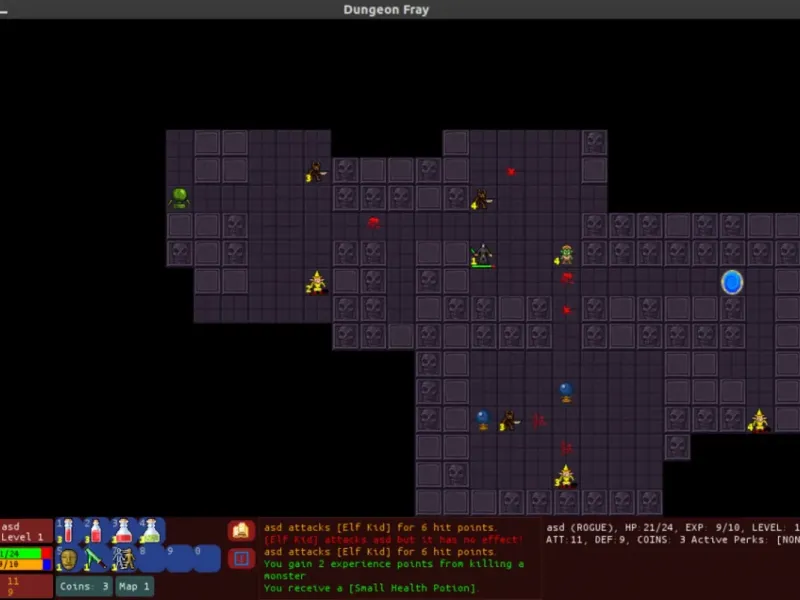The image size is (800, 600).
Task: Activate the two-figures item in slot 7
Action: coord(124,558)
